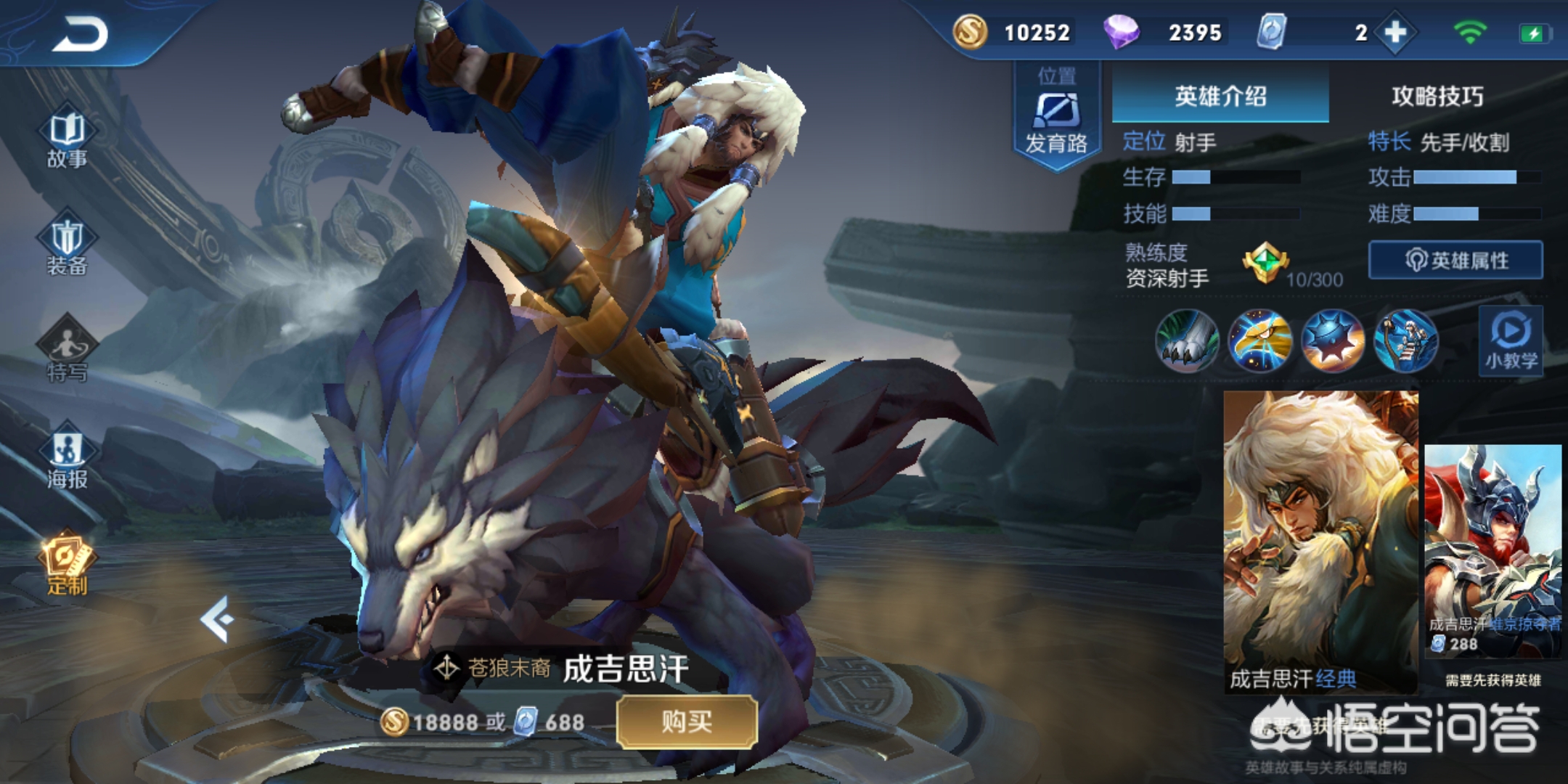This screenshot has height=784, width=1568.
Task: View the wolf claw passive skill
Action: [1187, 340]
